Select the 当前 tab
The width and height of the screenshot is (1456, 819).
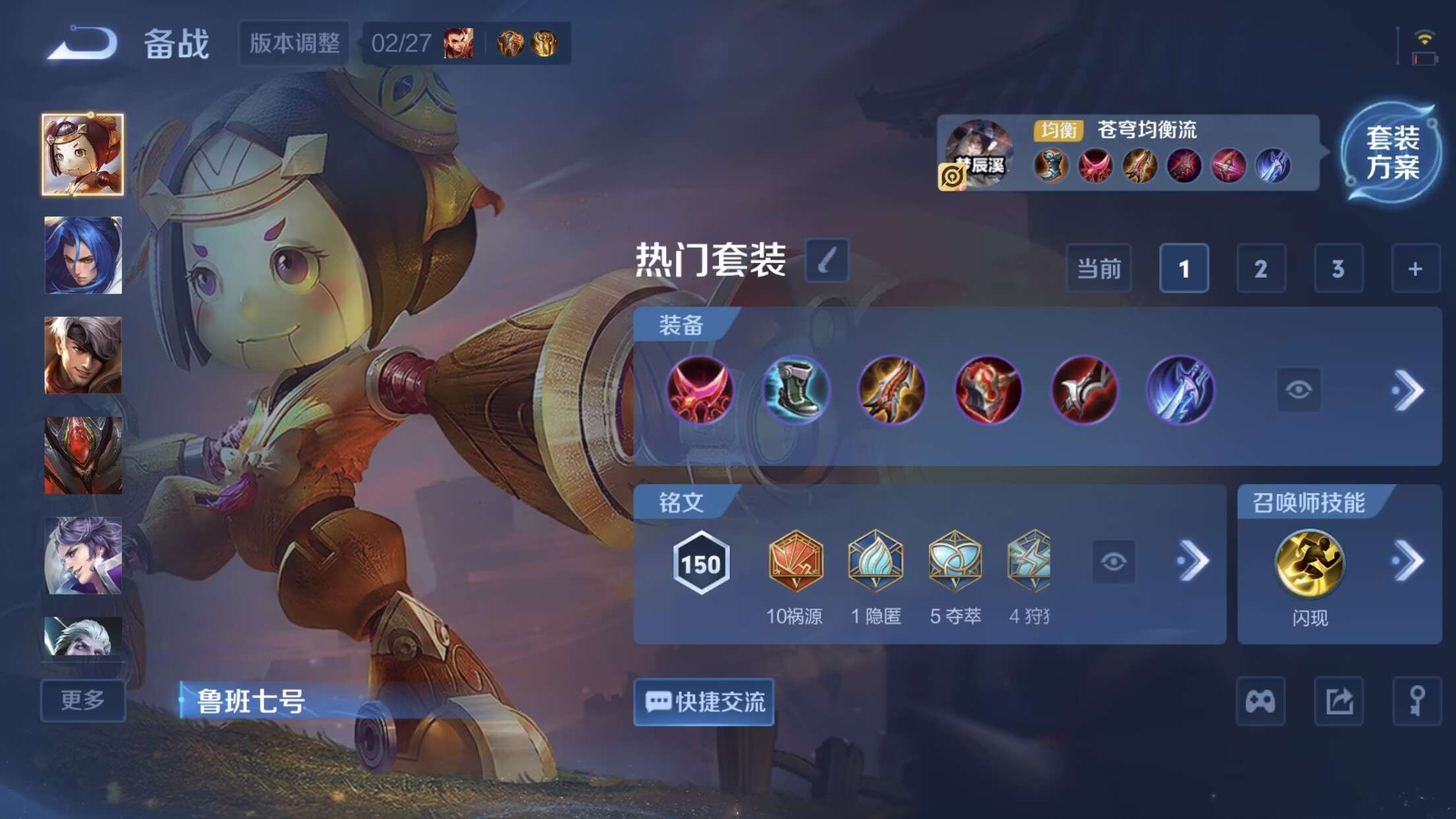(x=1099, y=269)
